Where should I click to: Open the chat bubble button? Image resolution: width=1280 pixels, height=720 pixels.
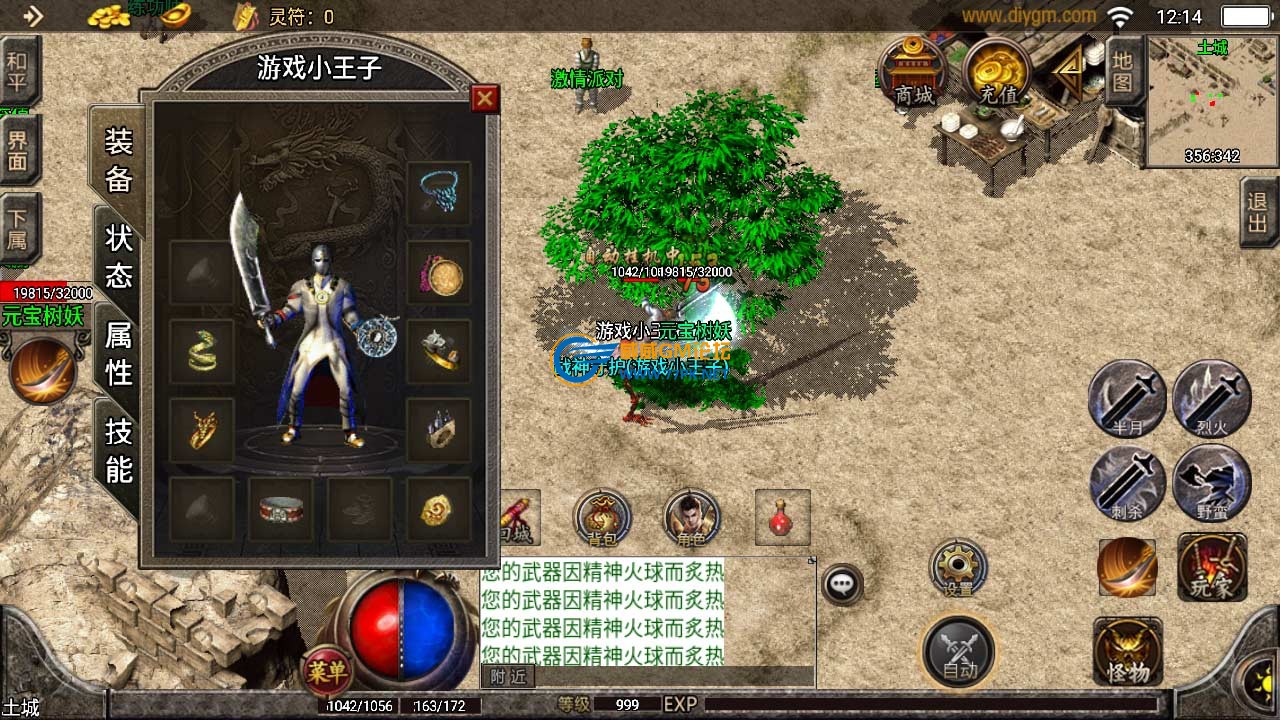pos(843,584)
